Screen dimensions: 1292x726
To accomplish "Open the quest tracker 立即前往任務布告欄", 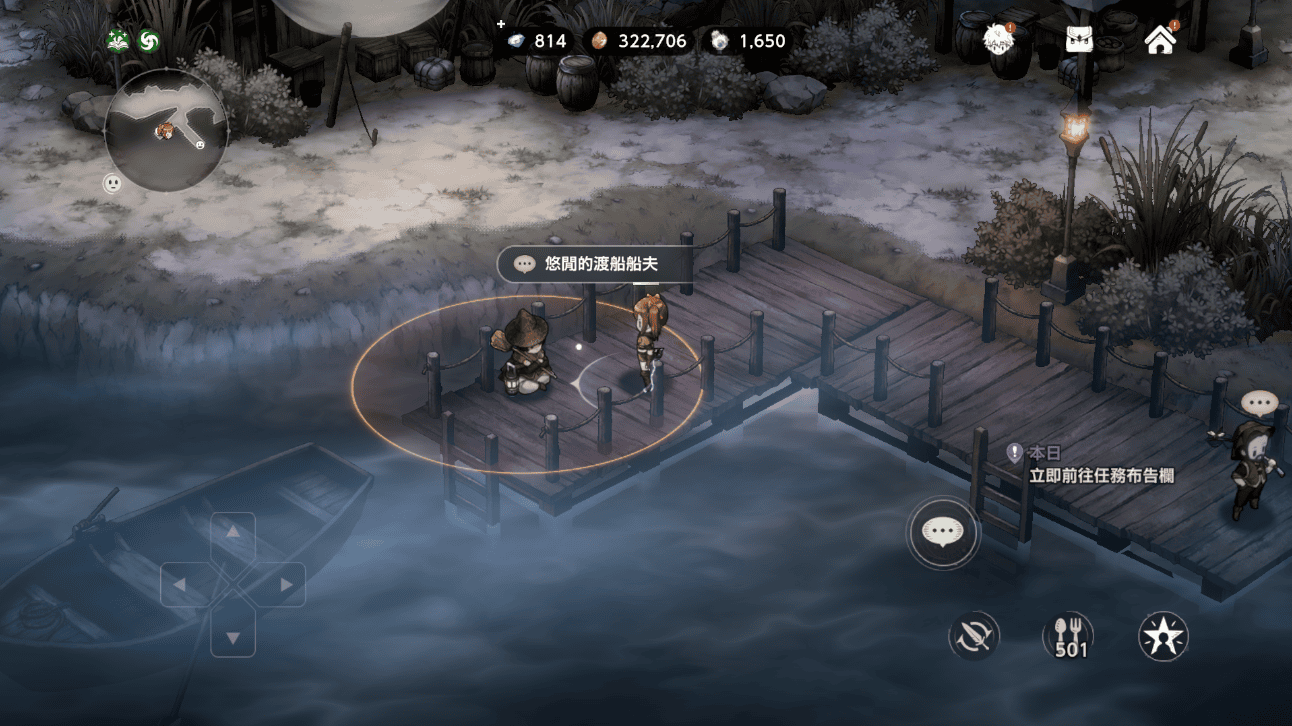I will point(1101,476).
